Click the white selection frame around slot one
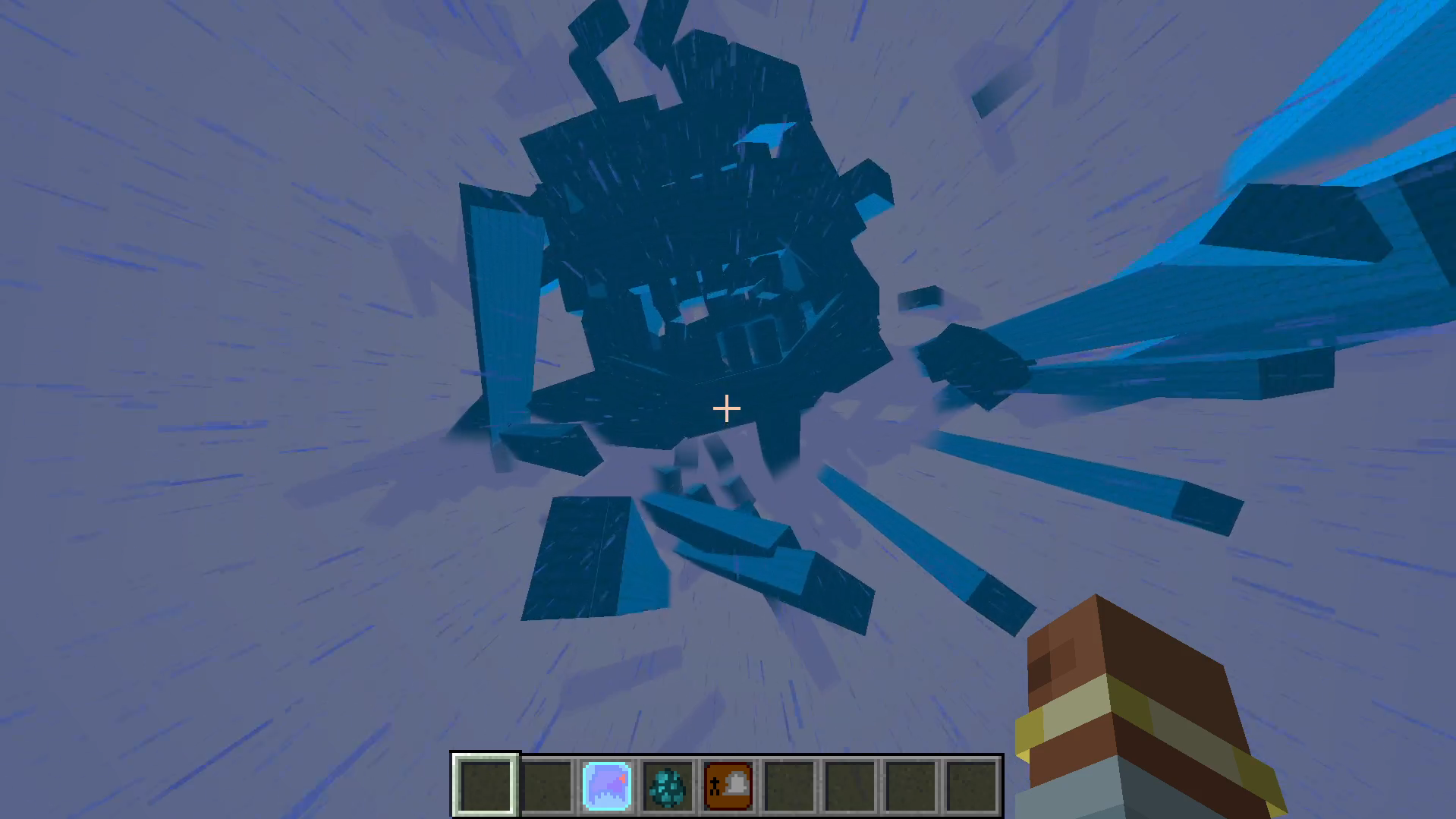This screenshot has width=1456, height=819. [486, 758]
